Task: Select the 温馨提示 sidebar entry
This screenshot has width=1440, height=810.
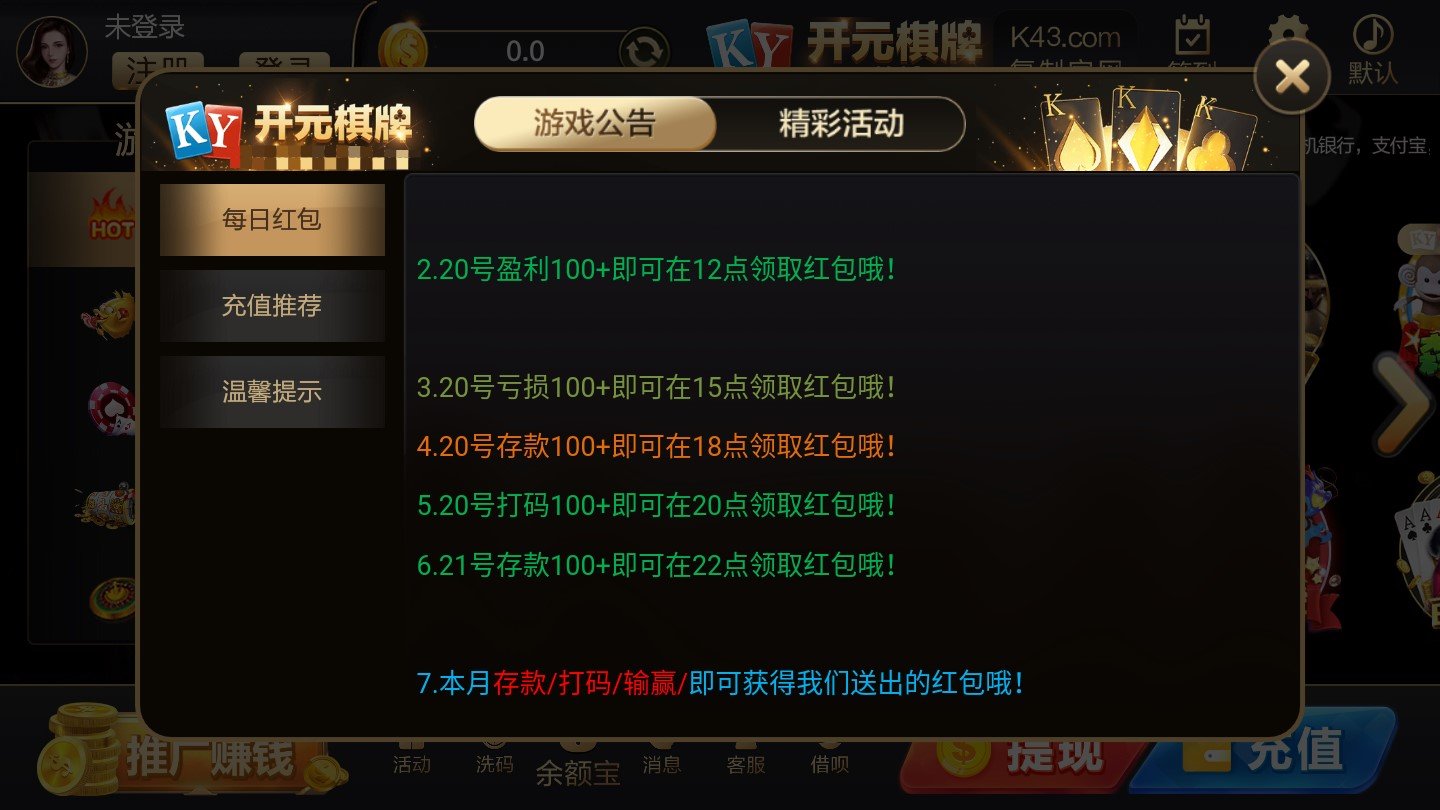Action: click(x=272, y=391)
